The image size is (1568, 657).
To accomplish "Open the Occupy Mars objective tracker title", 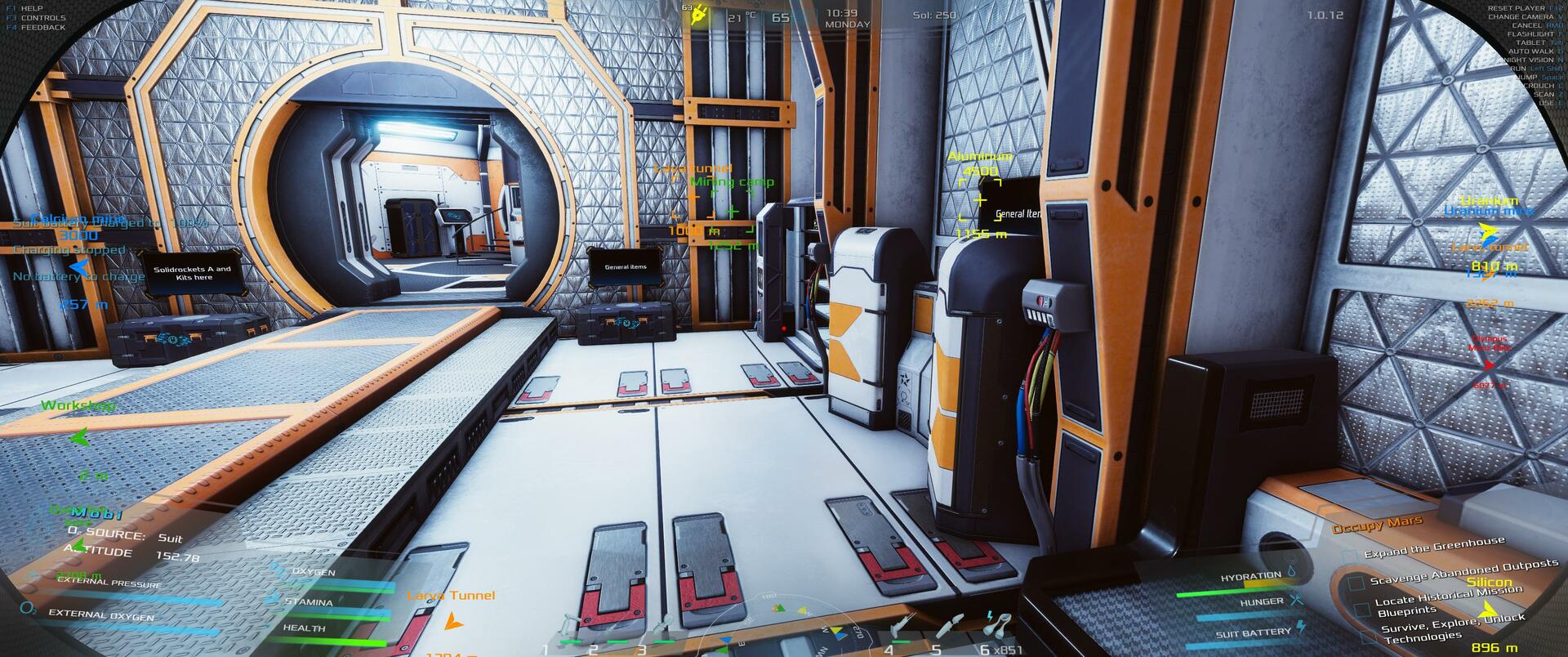I will point(1377,525).
